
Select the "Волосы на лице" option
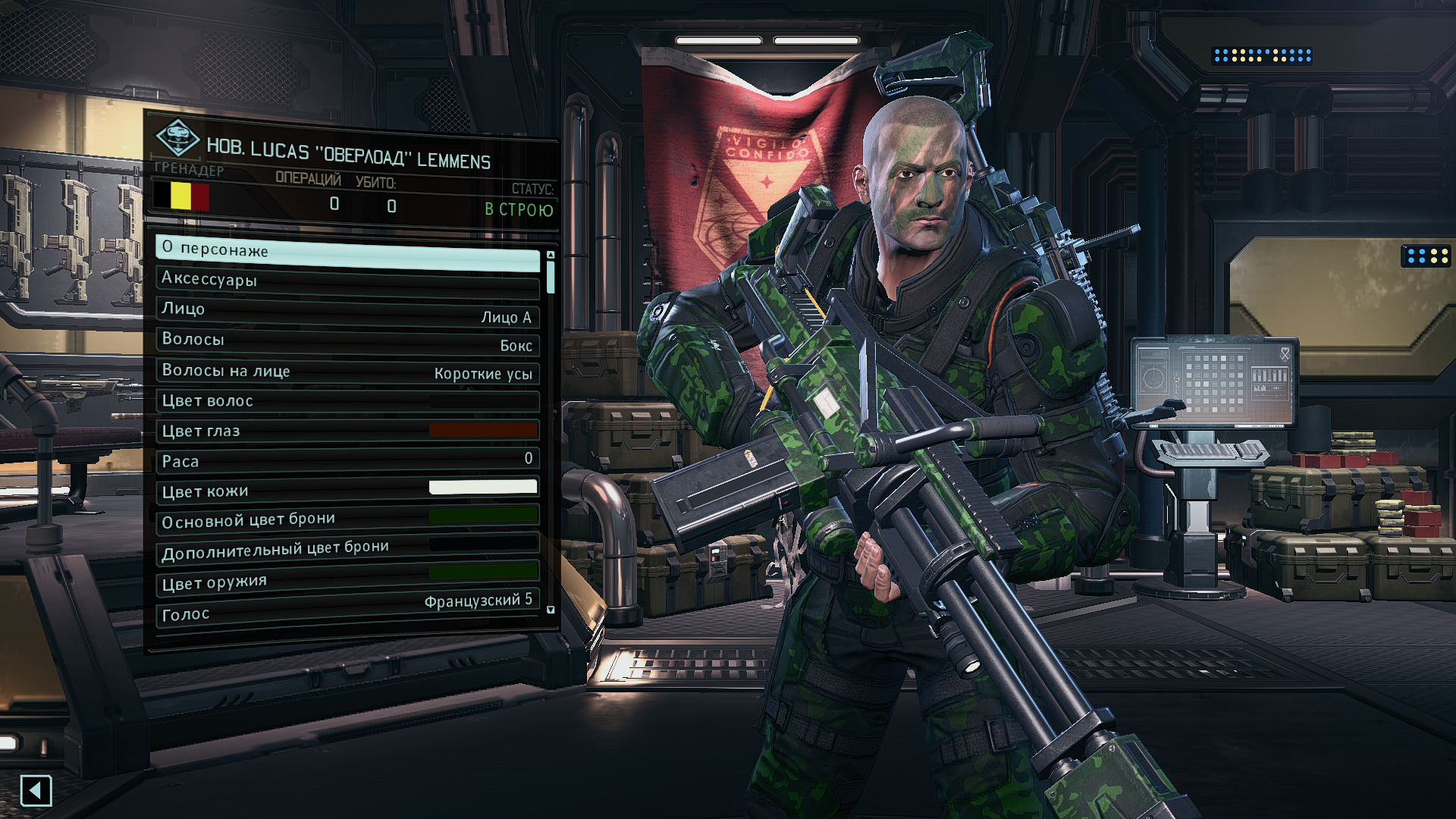pyautogui.click(x=347, y=372)
